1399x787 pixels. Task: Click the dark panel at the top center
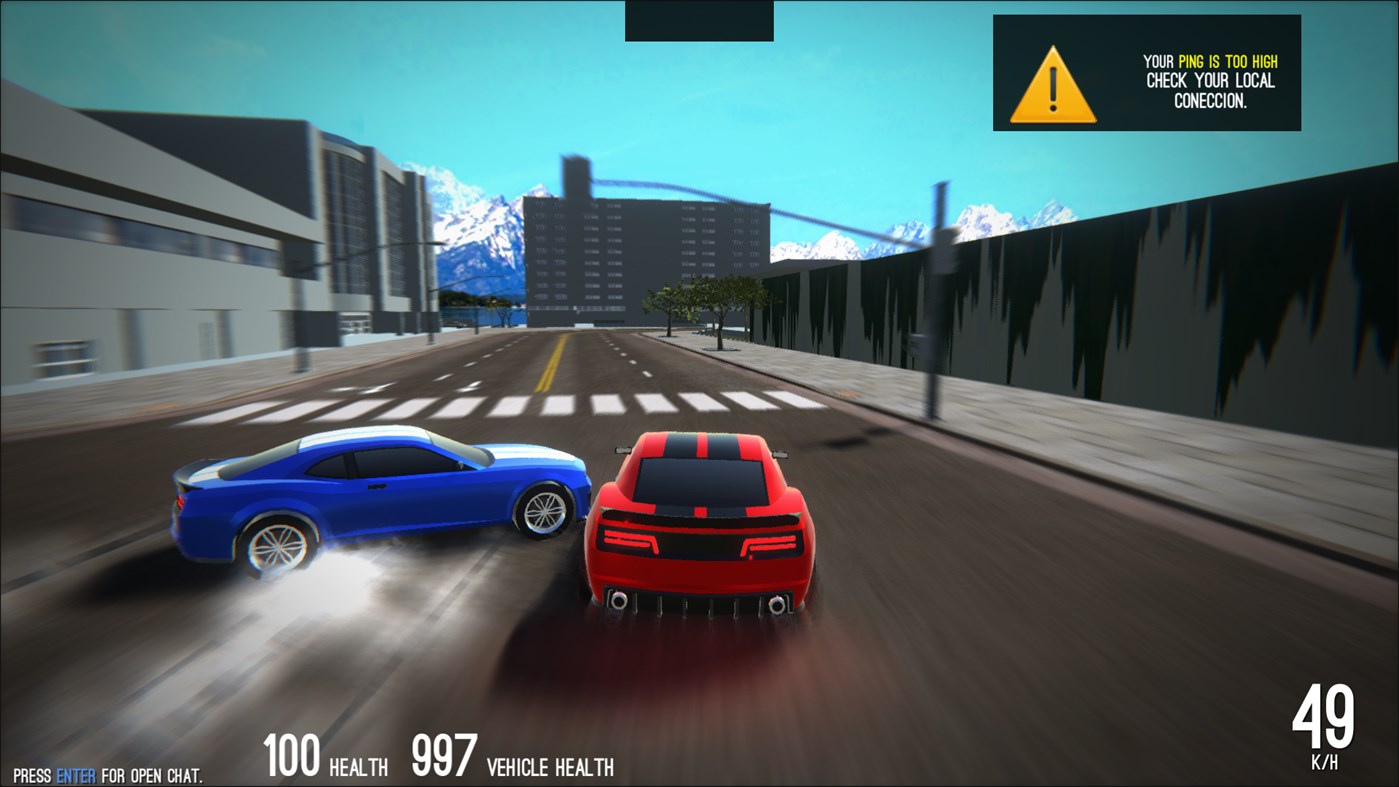(x=698, y=20)
